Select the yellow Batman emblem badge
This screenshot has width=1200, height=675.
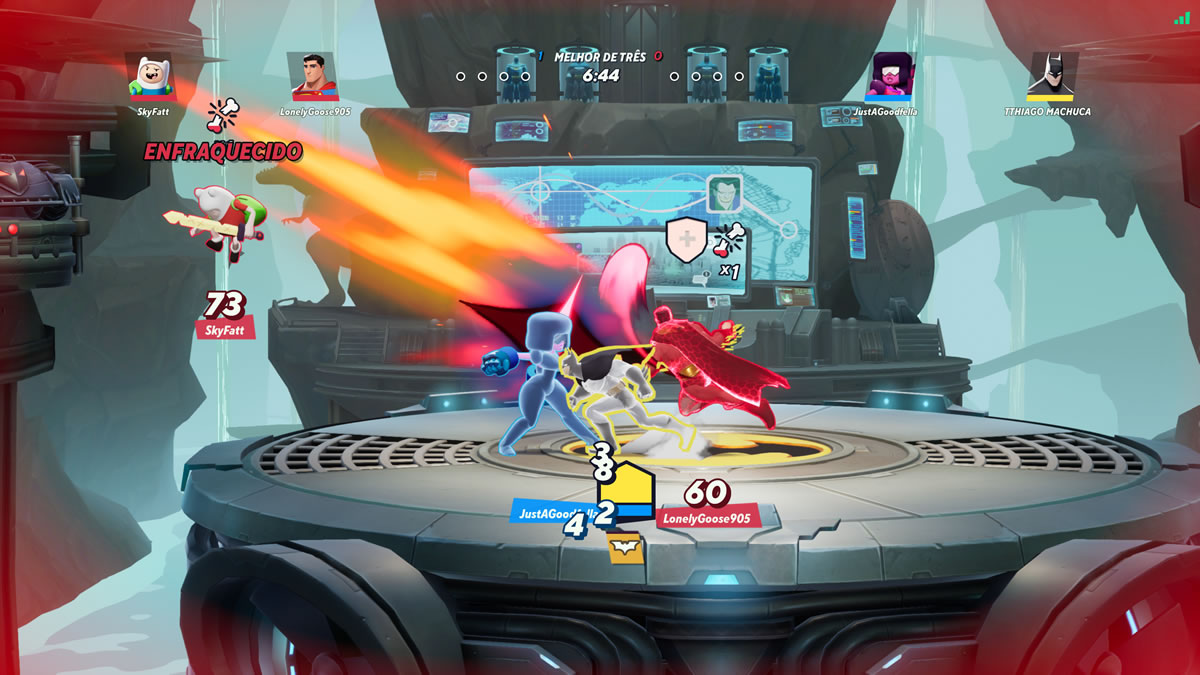tap(626, 547)
